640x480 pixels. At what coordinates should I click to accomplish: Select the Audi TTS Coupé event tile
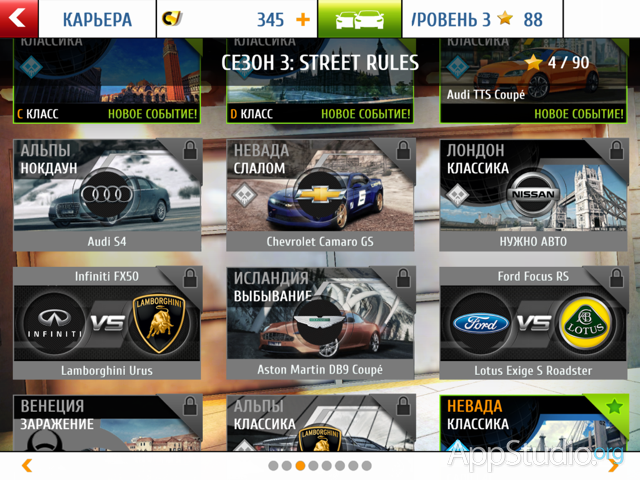[x=533, y=82]
